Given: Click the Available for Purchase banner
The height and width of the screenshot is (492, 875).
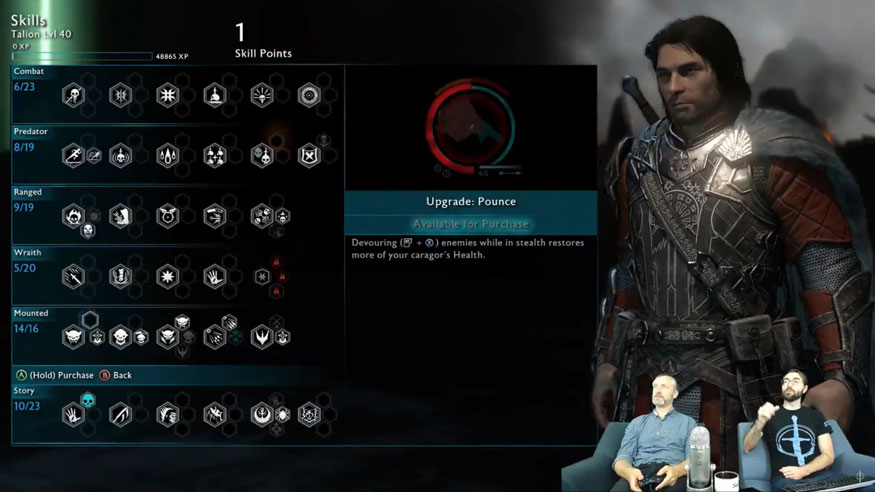Looking at the screenshot, I should pyautogui.click(x=470, y=224).
